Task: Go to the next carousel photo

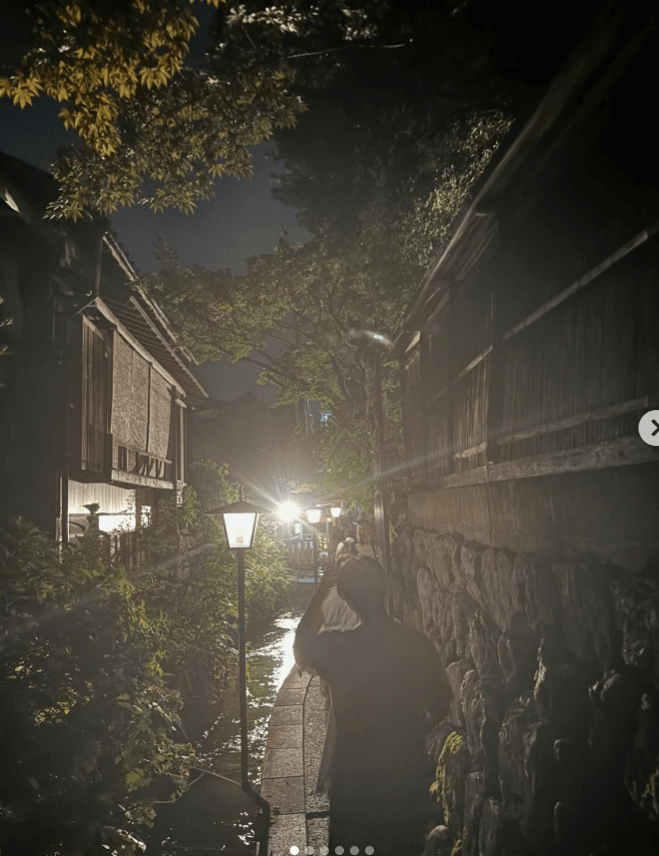Action: [x=651, y=428]
